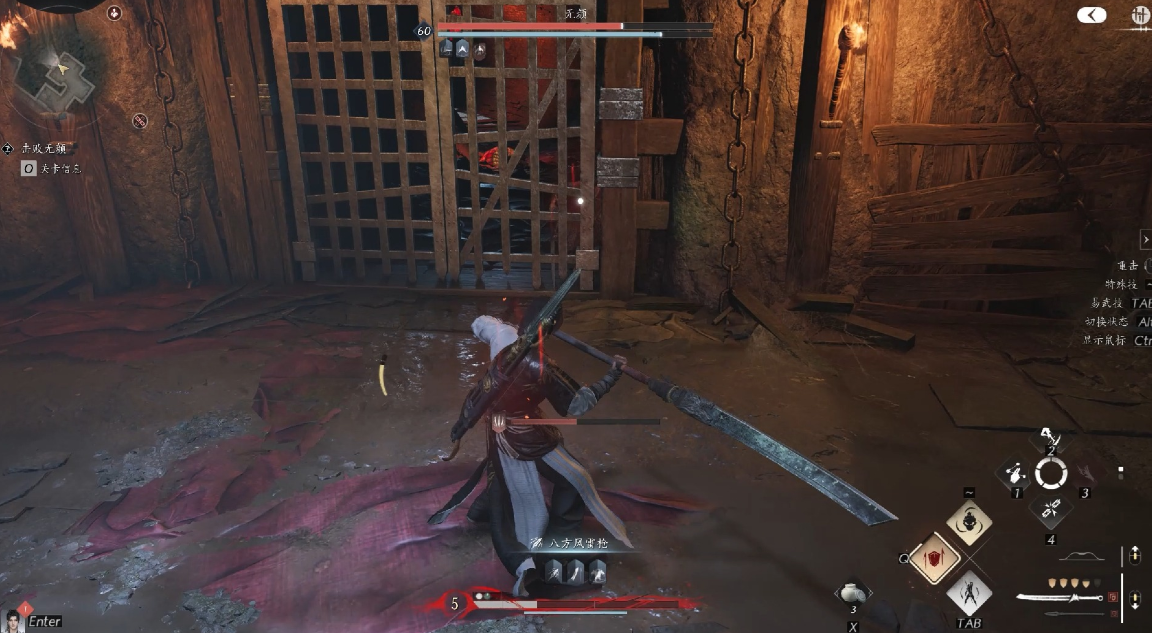Image resolution: width=1152 pixels, height=633 pixels.
Task: Click the white back arrow button
Action: pos(1091,15)
